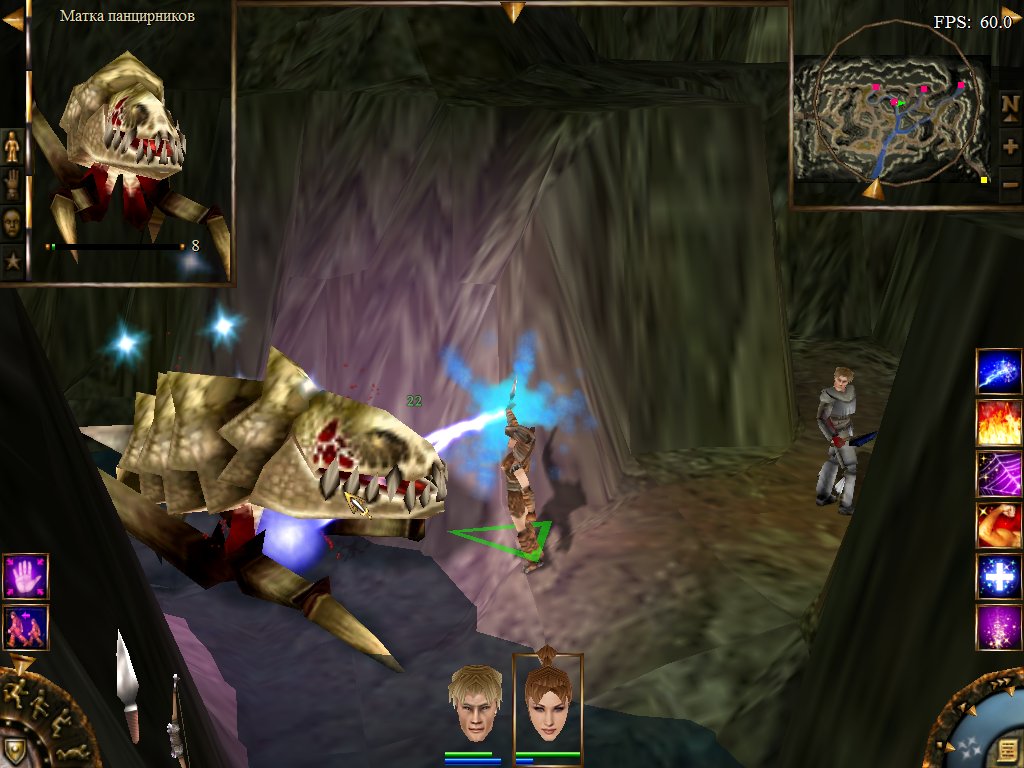Cast the blue lightning bolt spell
The height and width of the screenshot is (768, 1024).
[x=998, y=372]
